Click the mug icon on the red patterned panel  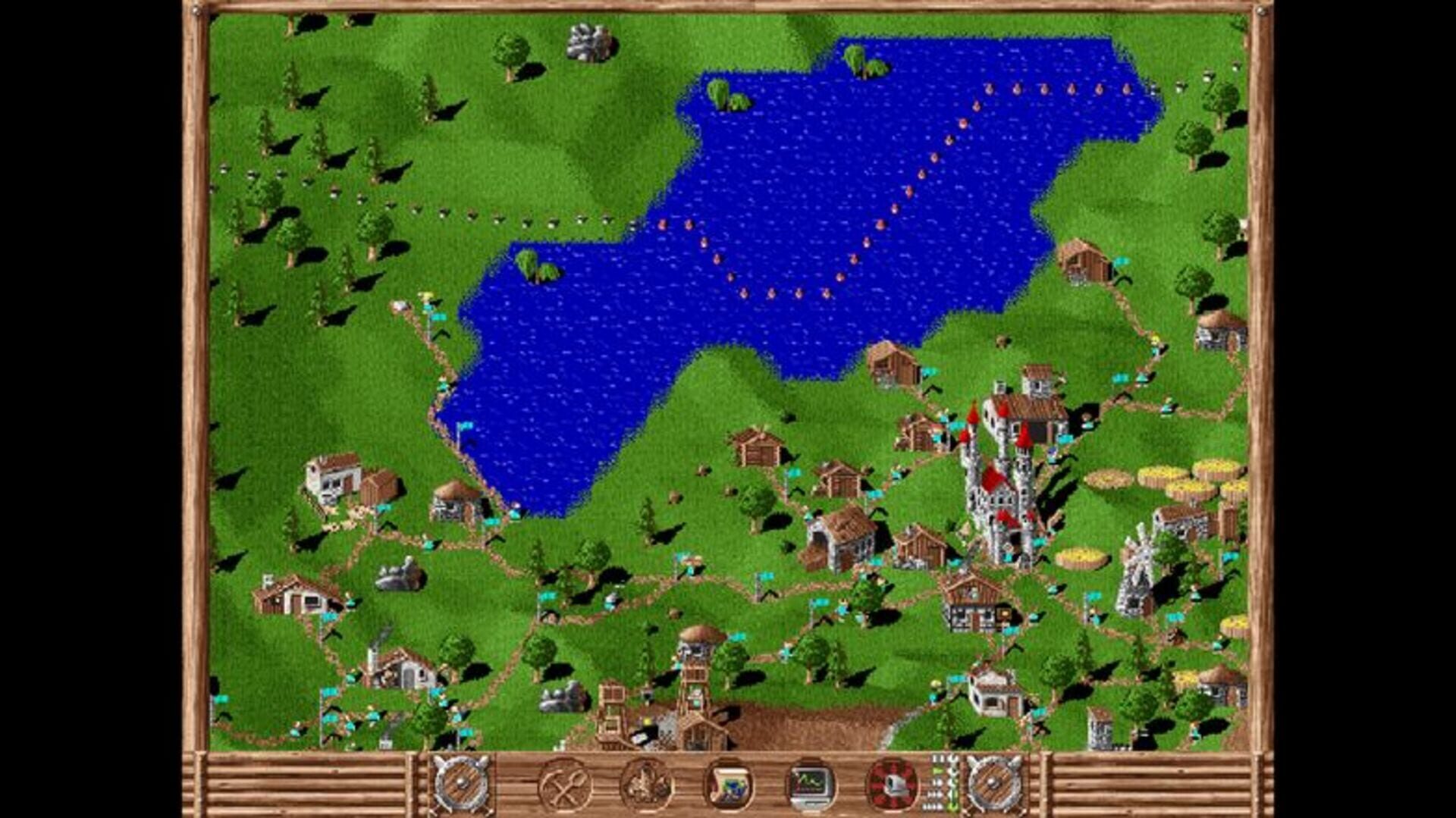point(893,785)
